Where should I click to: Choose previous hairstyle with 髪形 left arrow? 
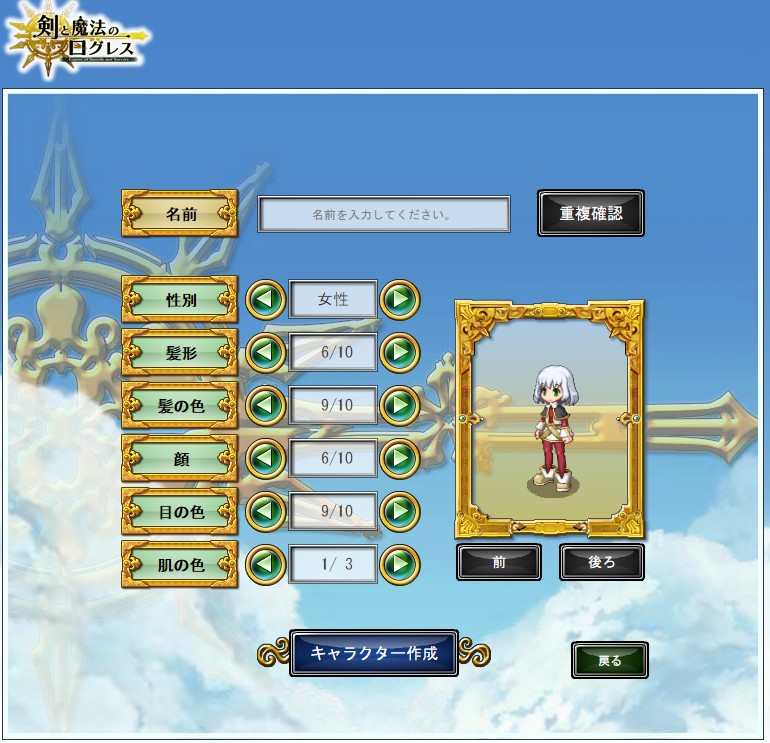coord(265,352)
